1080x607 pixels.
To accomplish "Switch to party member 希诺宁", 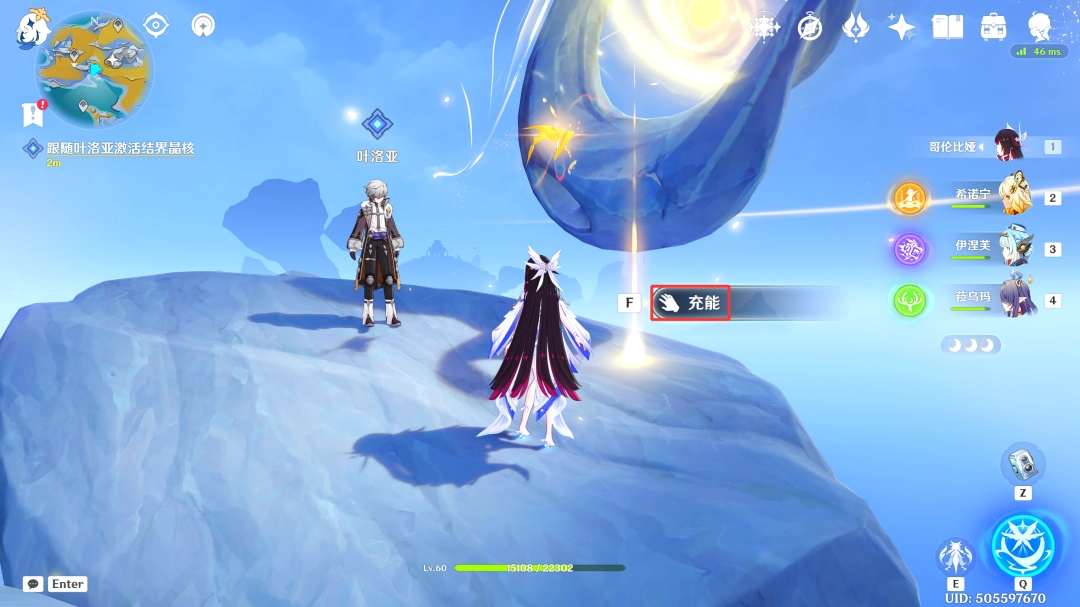I will pos(1015,197).
